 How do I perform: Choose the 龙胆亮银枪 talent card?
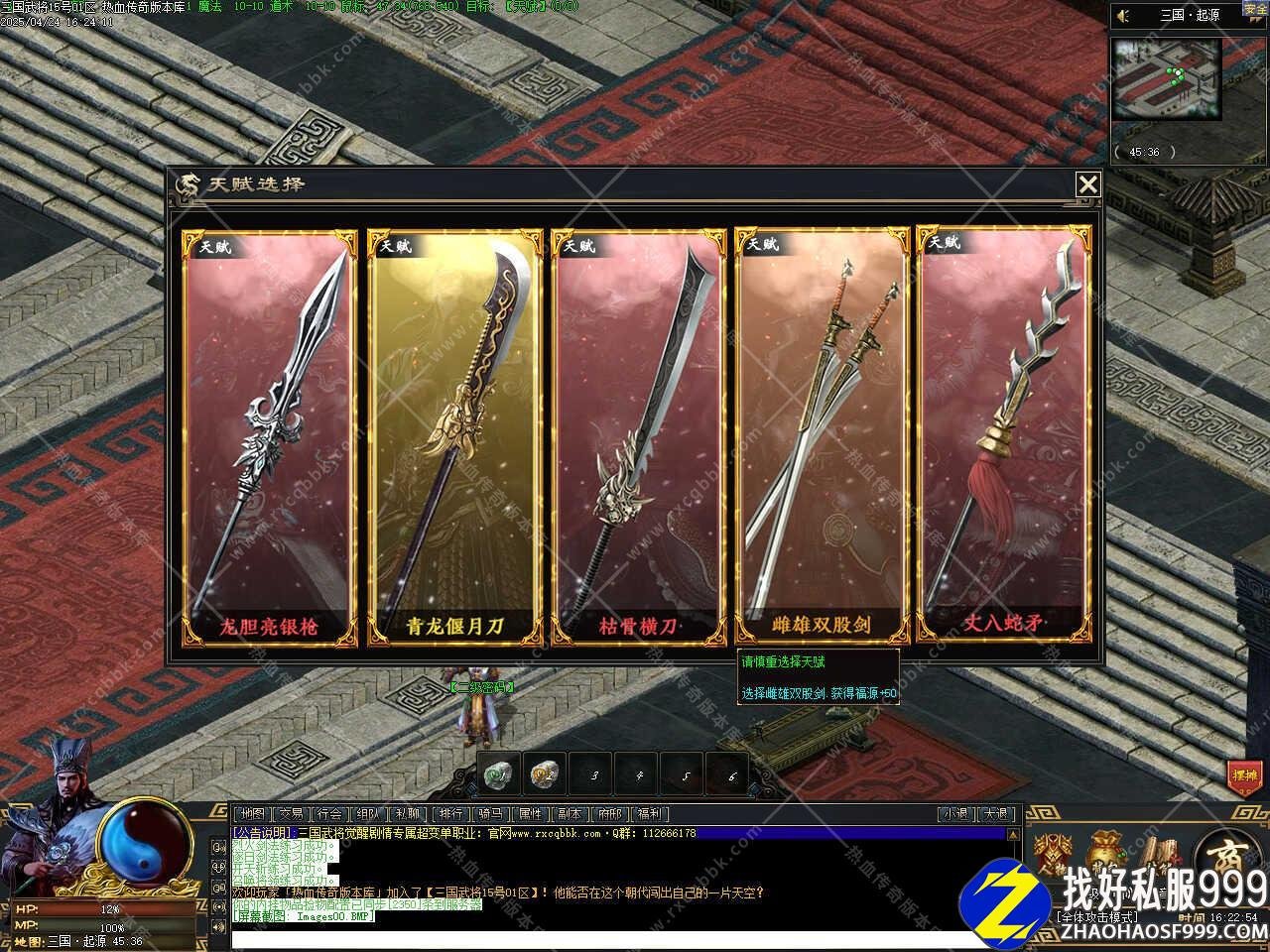point(269,436)
